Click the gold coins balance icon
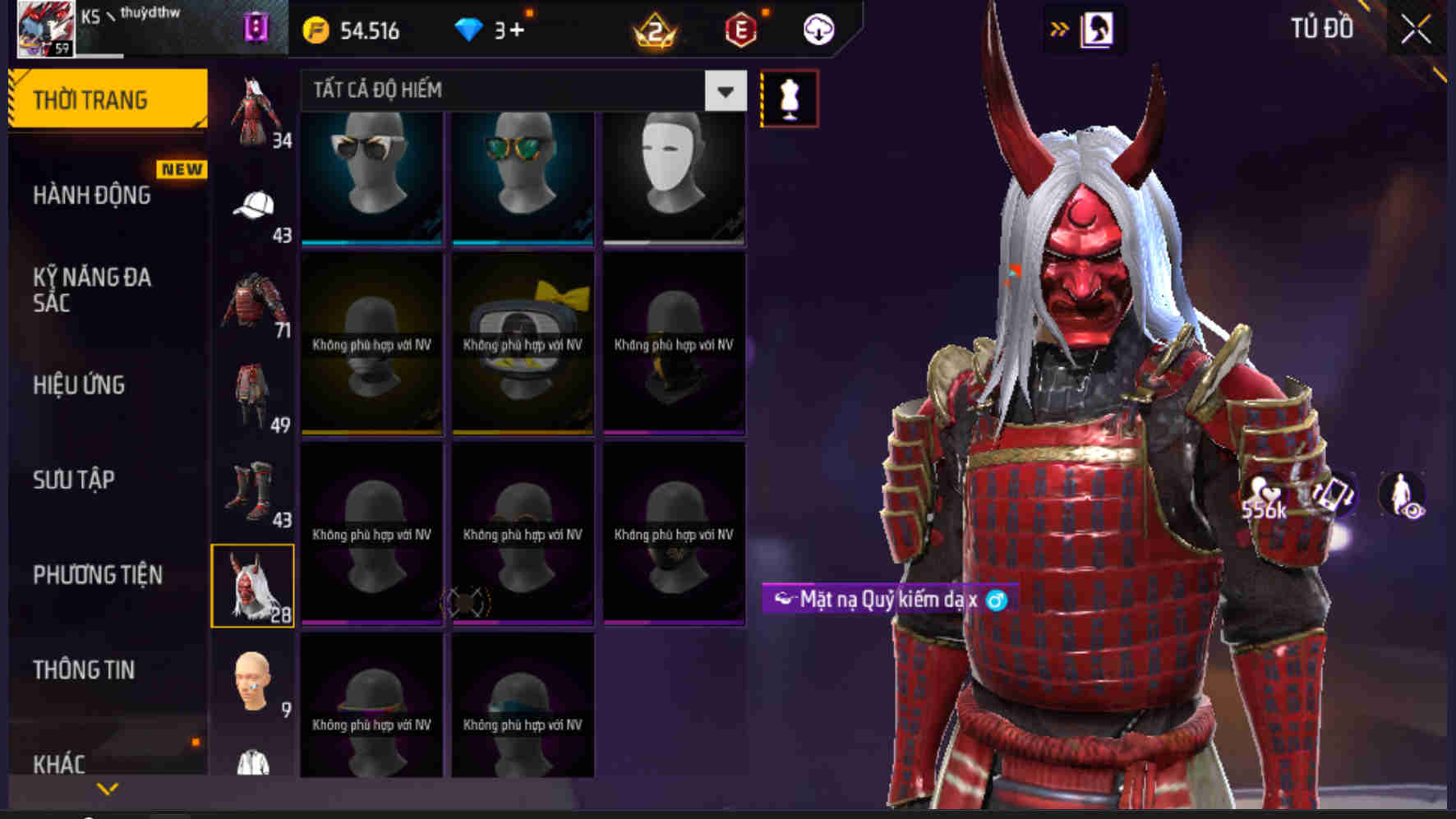 point(316,30)
